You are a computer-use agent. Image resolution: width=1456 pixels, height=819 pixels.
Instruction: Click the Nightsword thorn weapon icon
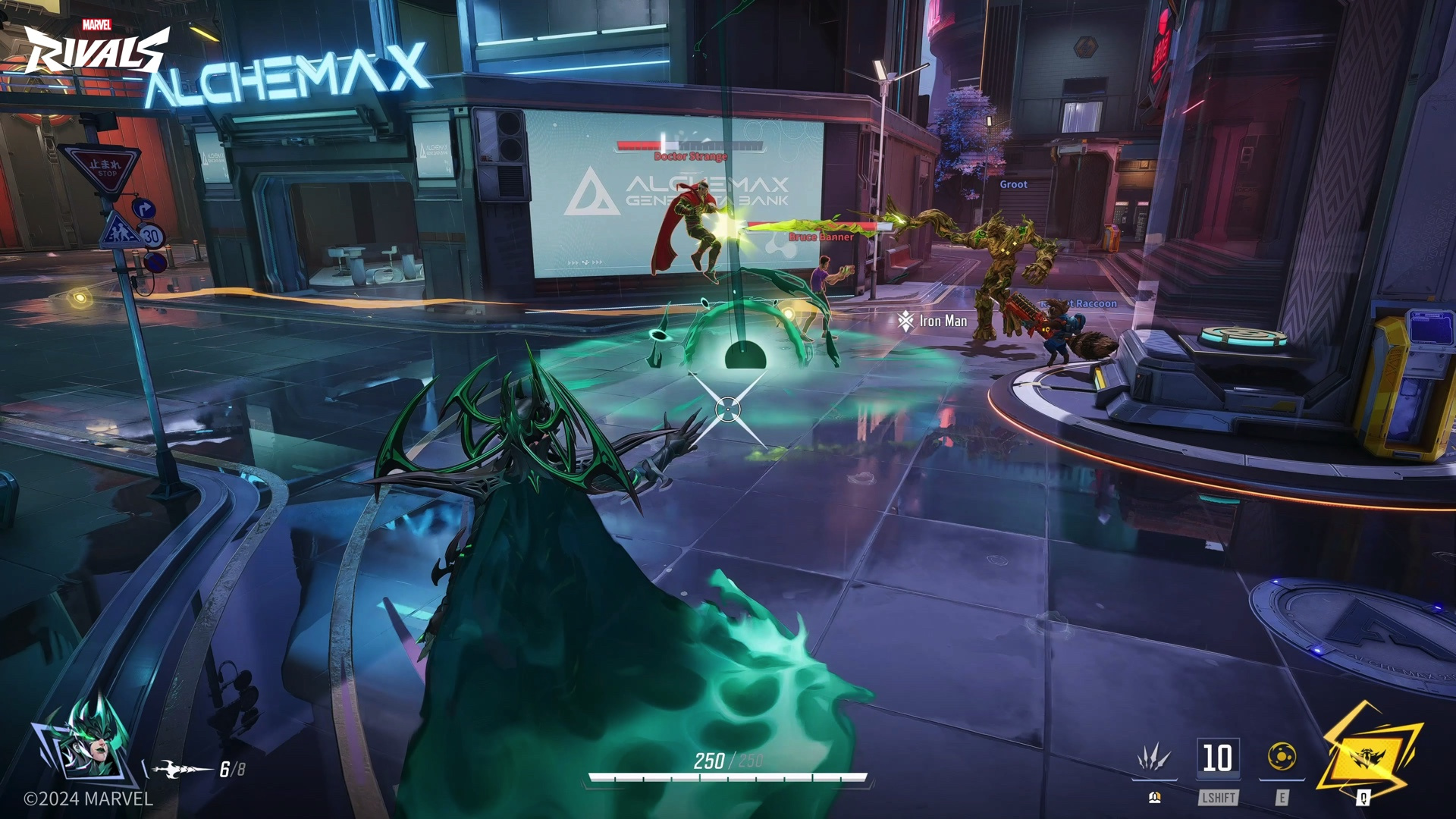[181, 770]
